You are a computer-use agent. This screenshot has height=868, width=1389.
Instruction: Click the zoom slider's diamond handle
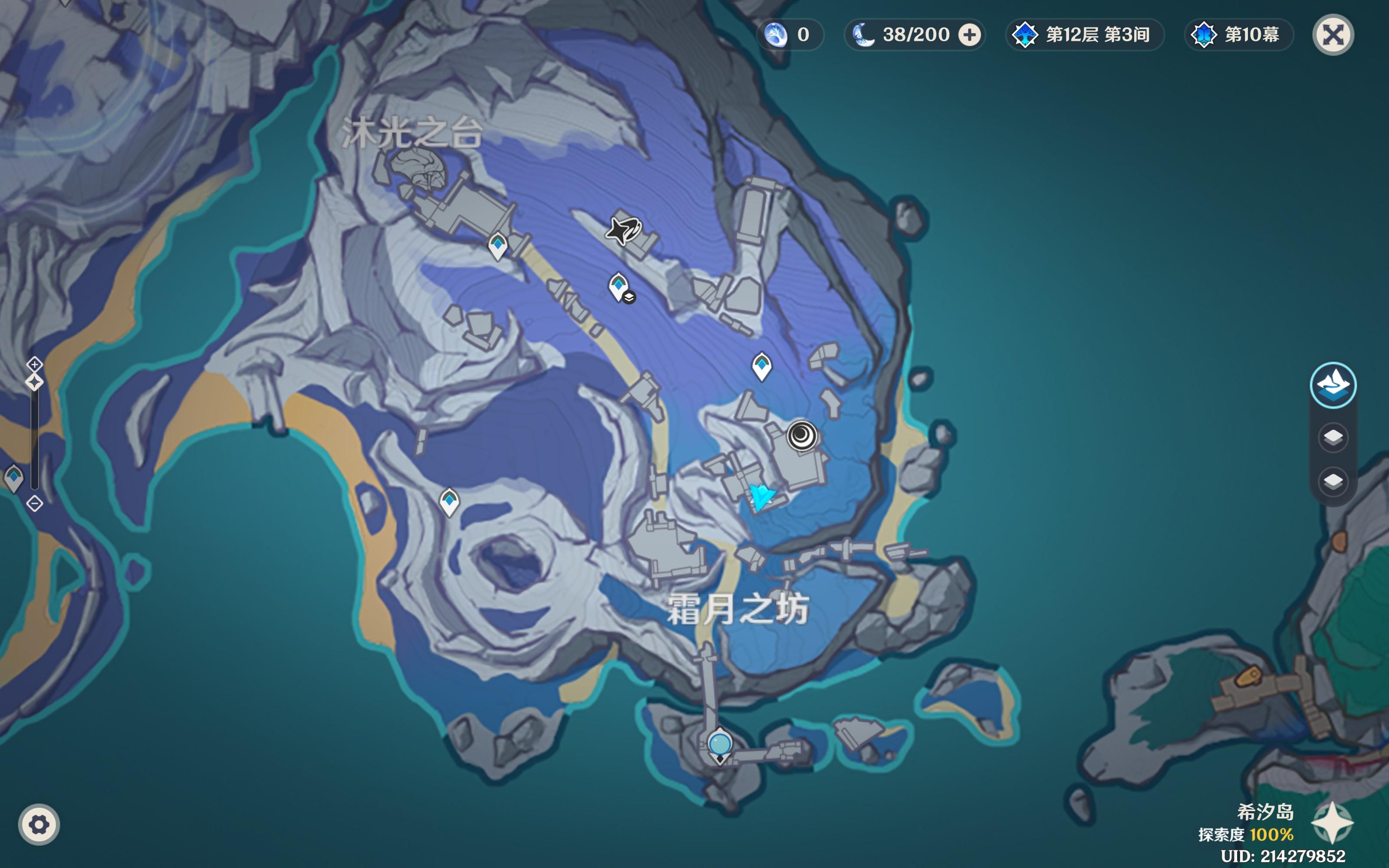pyautogui.click(x=34, y=382)
